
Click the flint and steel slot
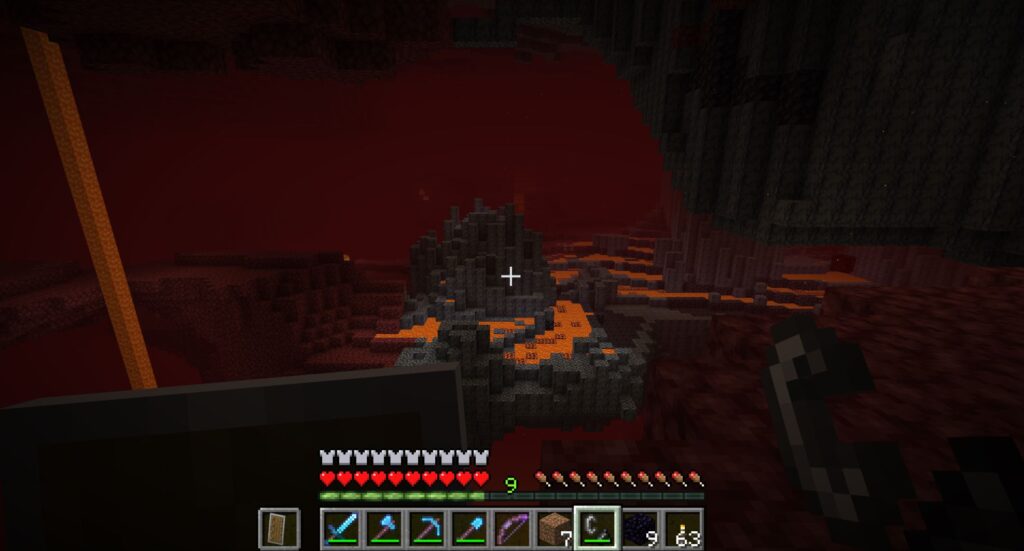(597, 527)
